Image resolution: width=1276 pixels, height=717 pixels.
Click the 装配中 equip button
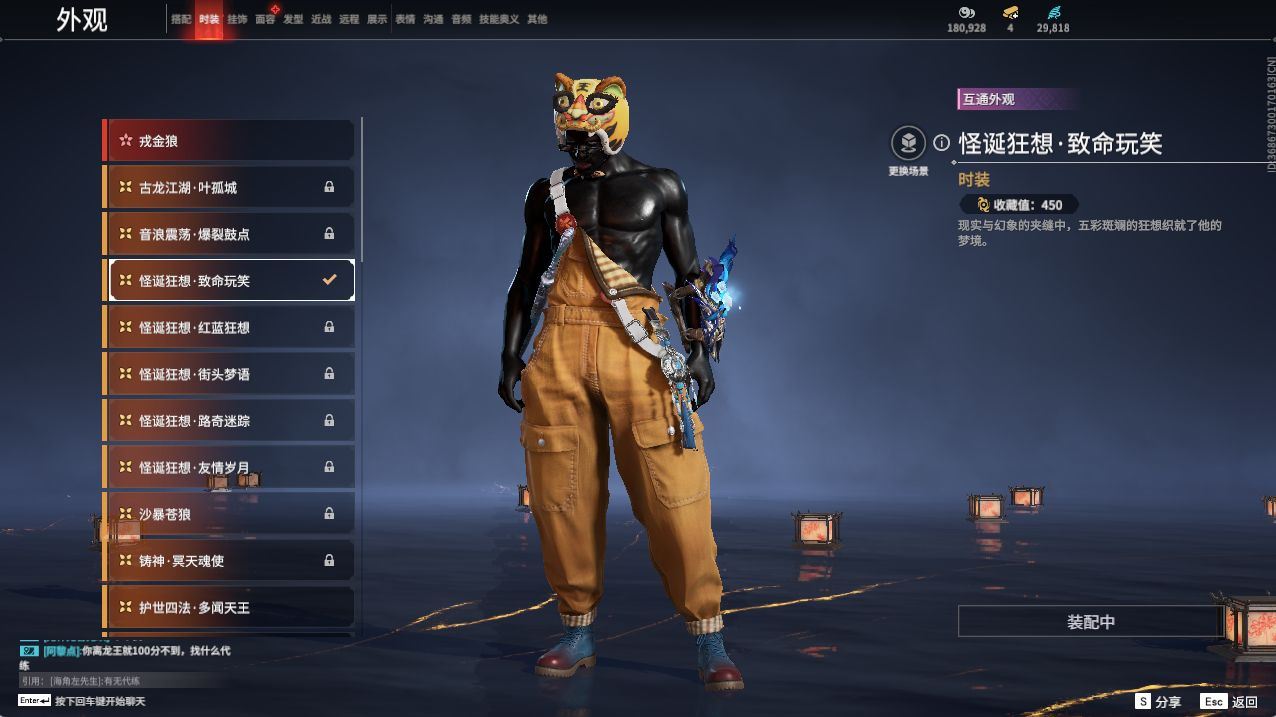(1090, 622)
